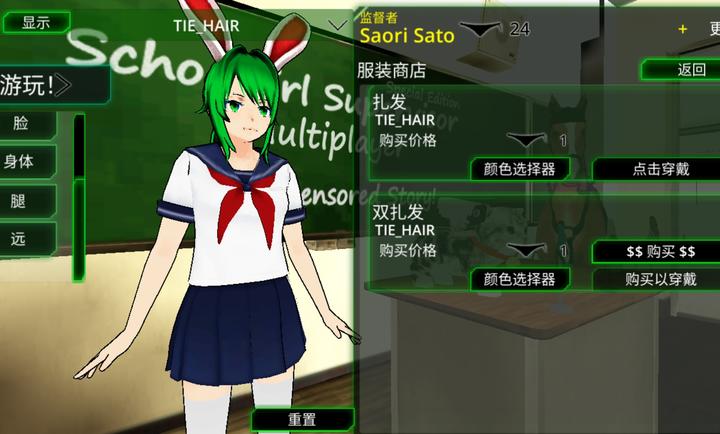Screen dimensions: 720x434
Task: Reset outfit with 重置 button
Action: (302, 420)
